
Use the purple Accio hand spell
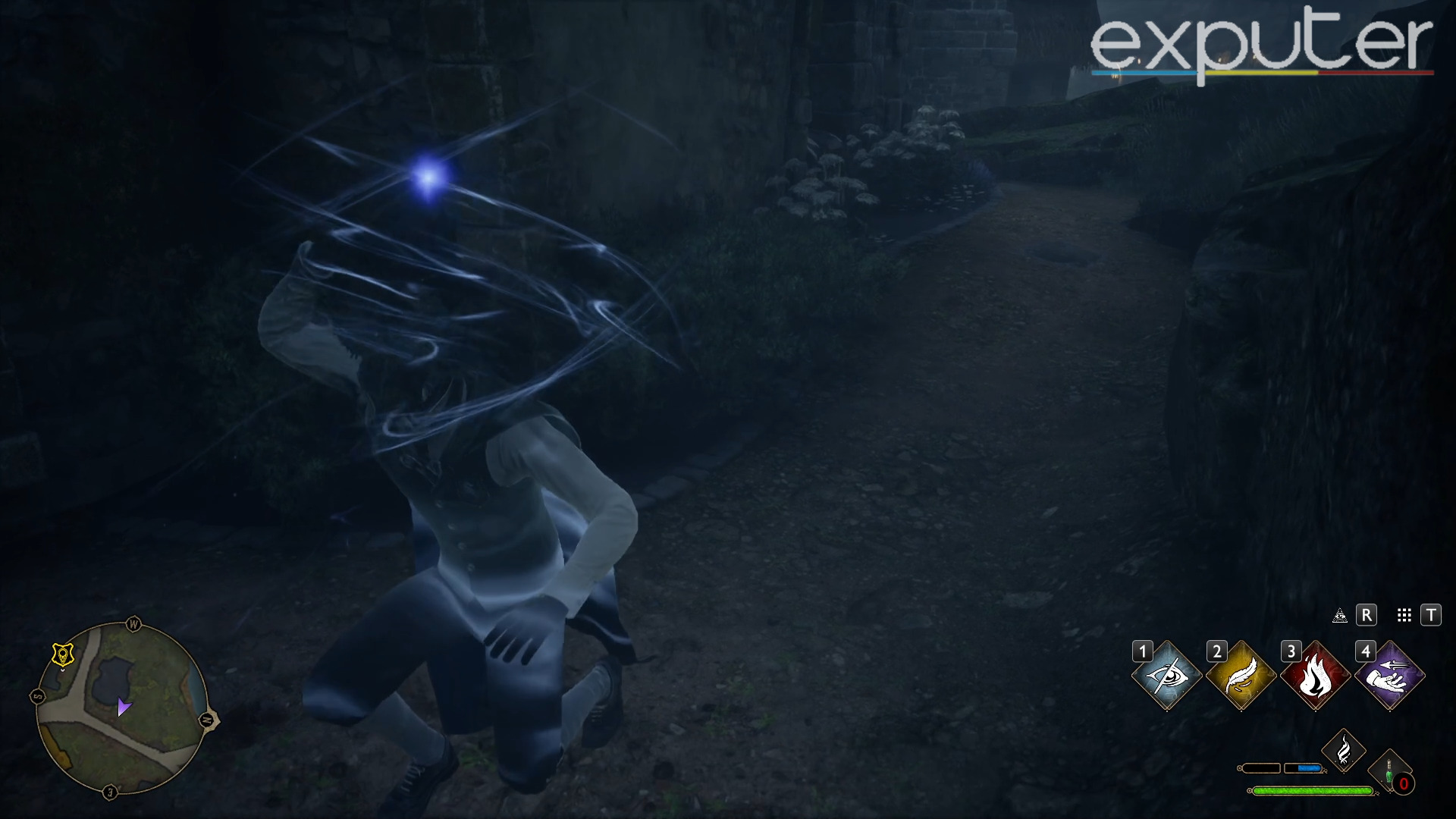1389,676
